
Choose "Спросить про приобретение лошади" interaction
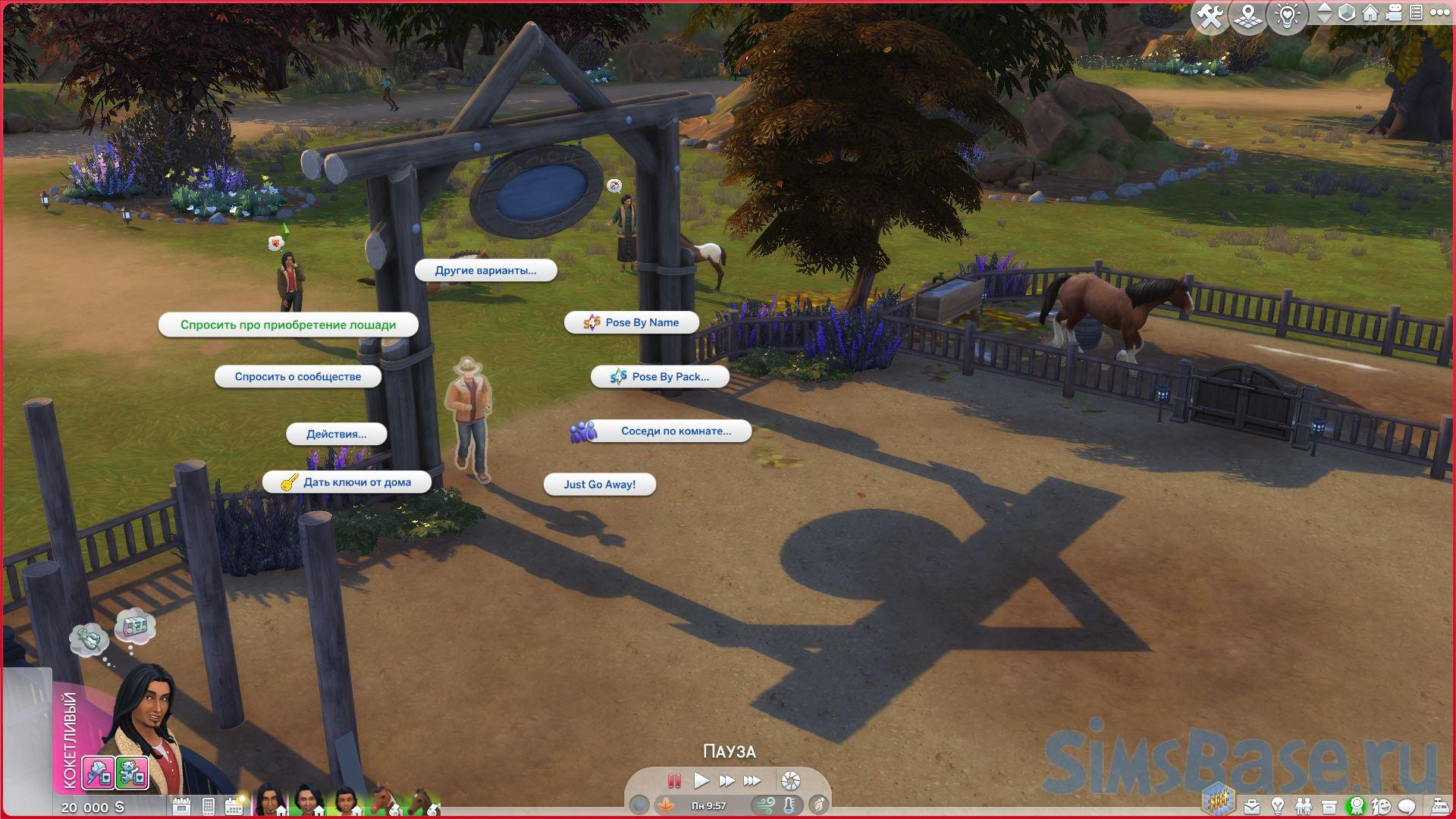[x=287, y=325]
